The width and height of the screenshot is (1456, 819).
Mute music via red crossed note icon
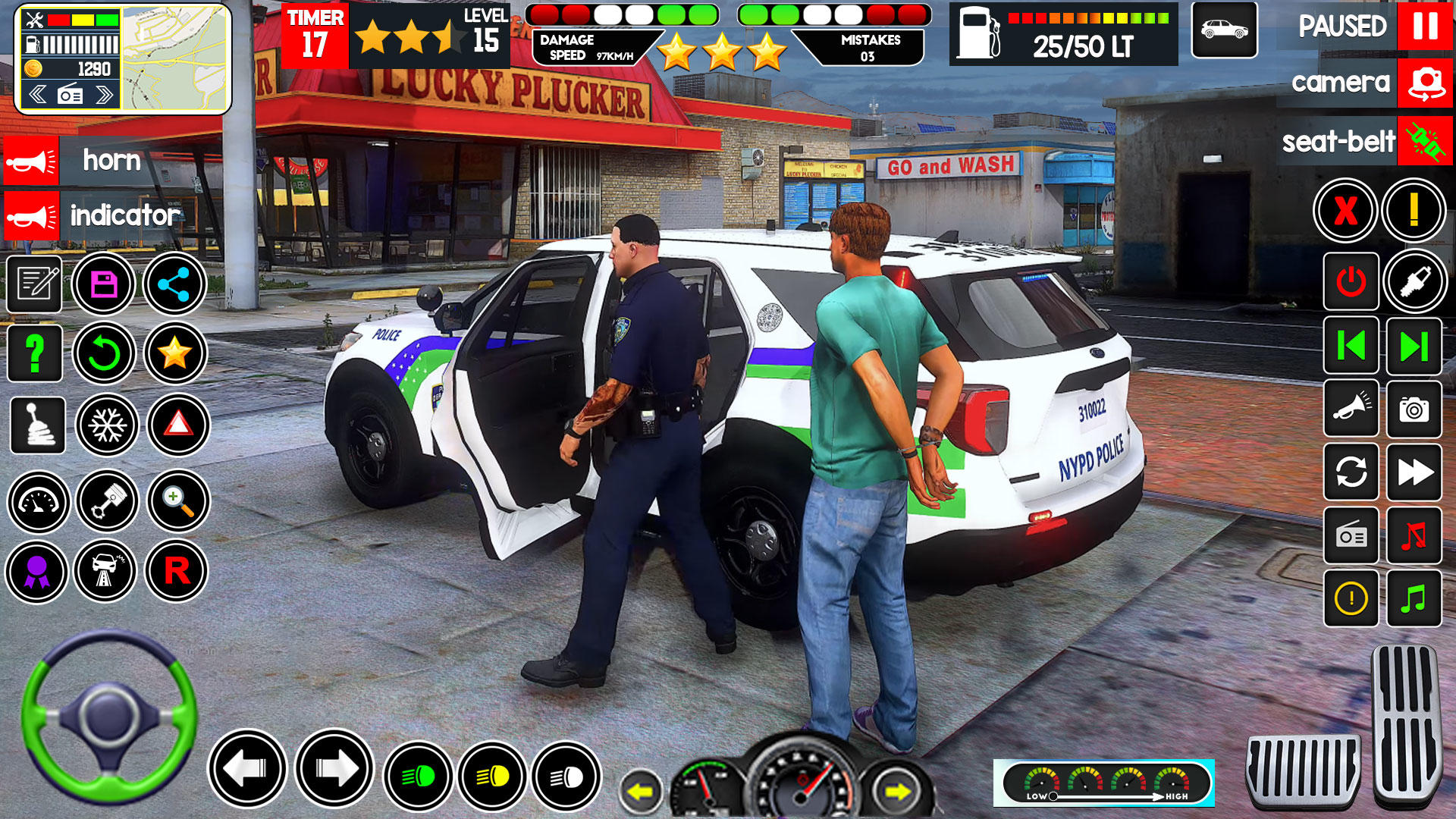point(1412,536)
